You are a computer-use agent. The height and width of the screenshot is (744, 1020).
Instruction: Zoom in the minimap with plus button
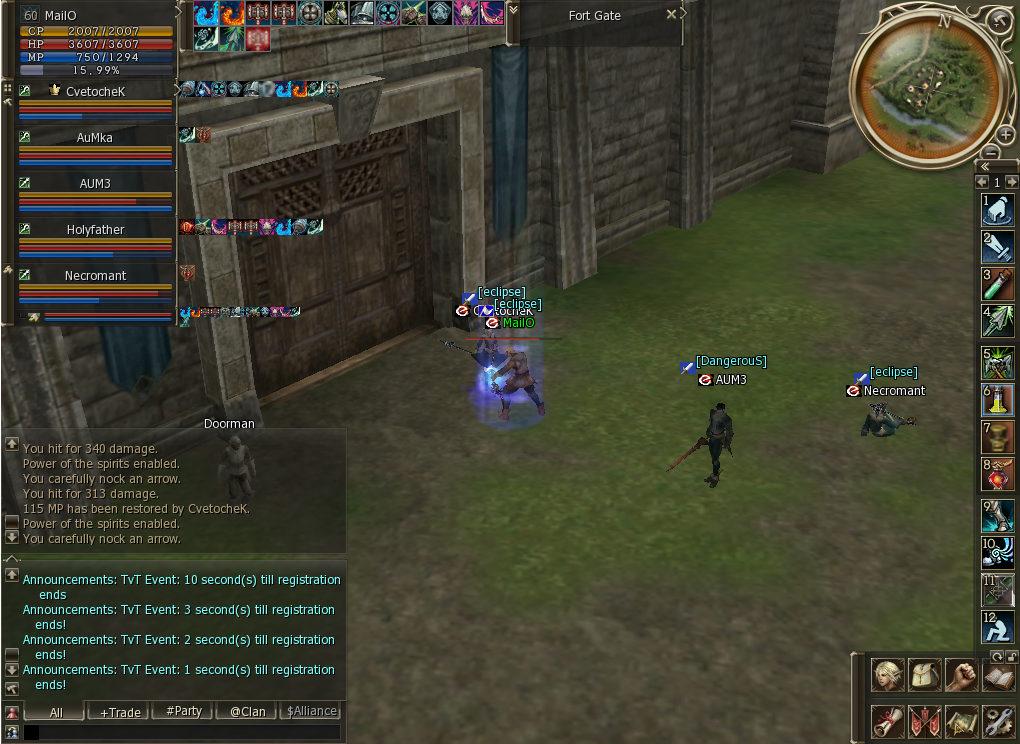(1005, 135)
